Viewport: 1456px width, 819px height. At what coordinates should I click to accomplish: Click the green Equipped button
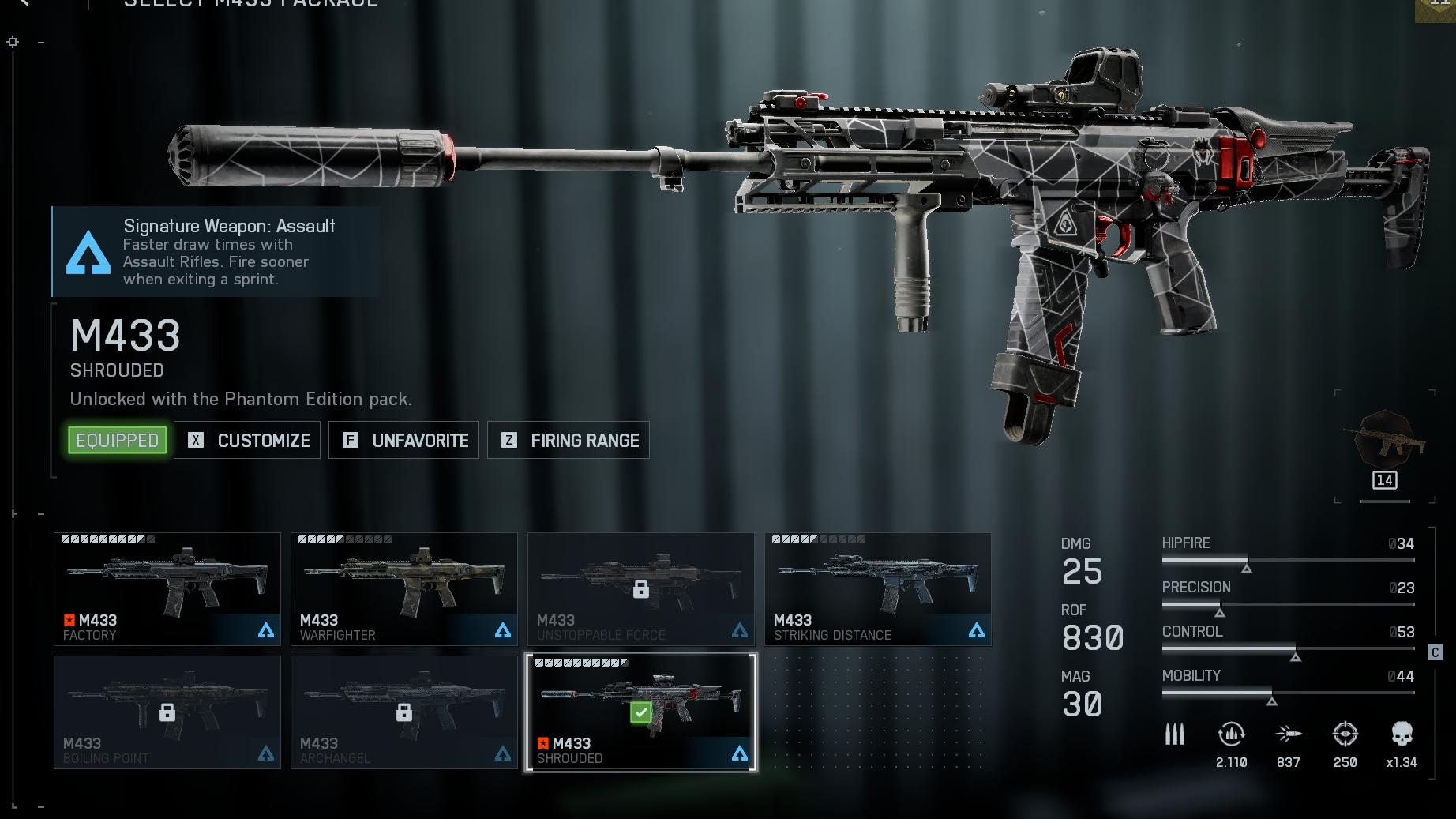118,441
